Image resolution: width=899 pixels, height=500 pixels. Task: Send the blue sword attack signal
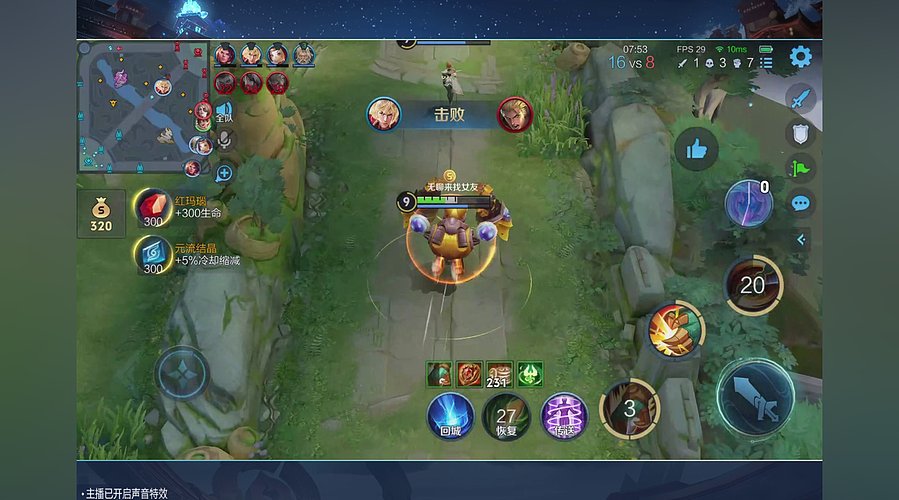click(800, 98)
